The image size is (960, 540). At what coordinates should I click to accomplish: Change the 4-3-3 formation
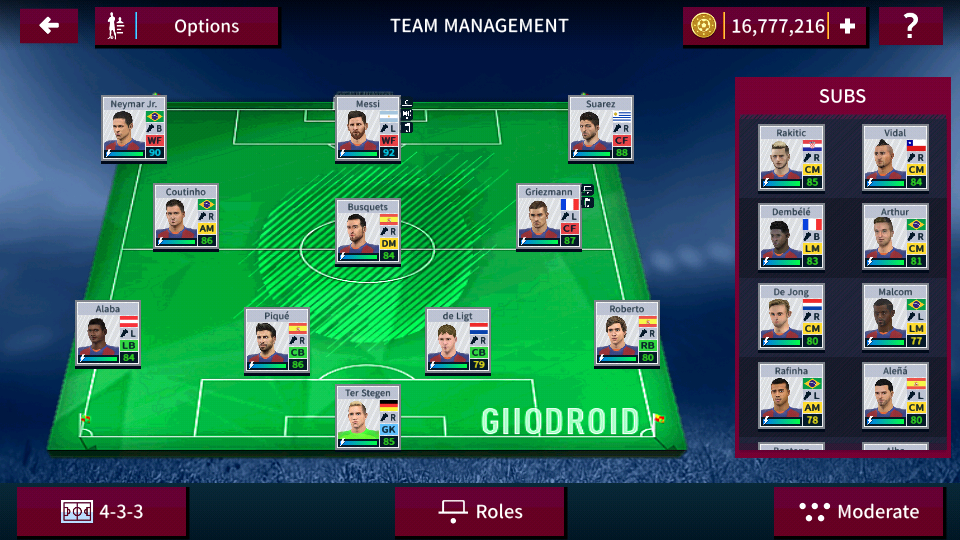(102, 512)
